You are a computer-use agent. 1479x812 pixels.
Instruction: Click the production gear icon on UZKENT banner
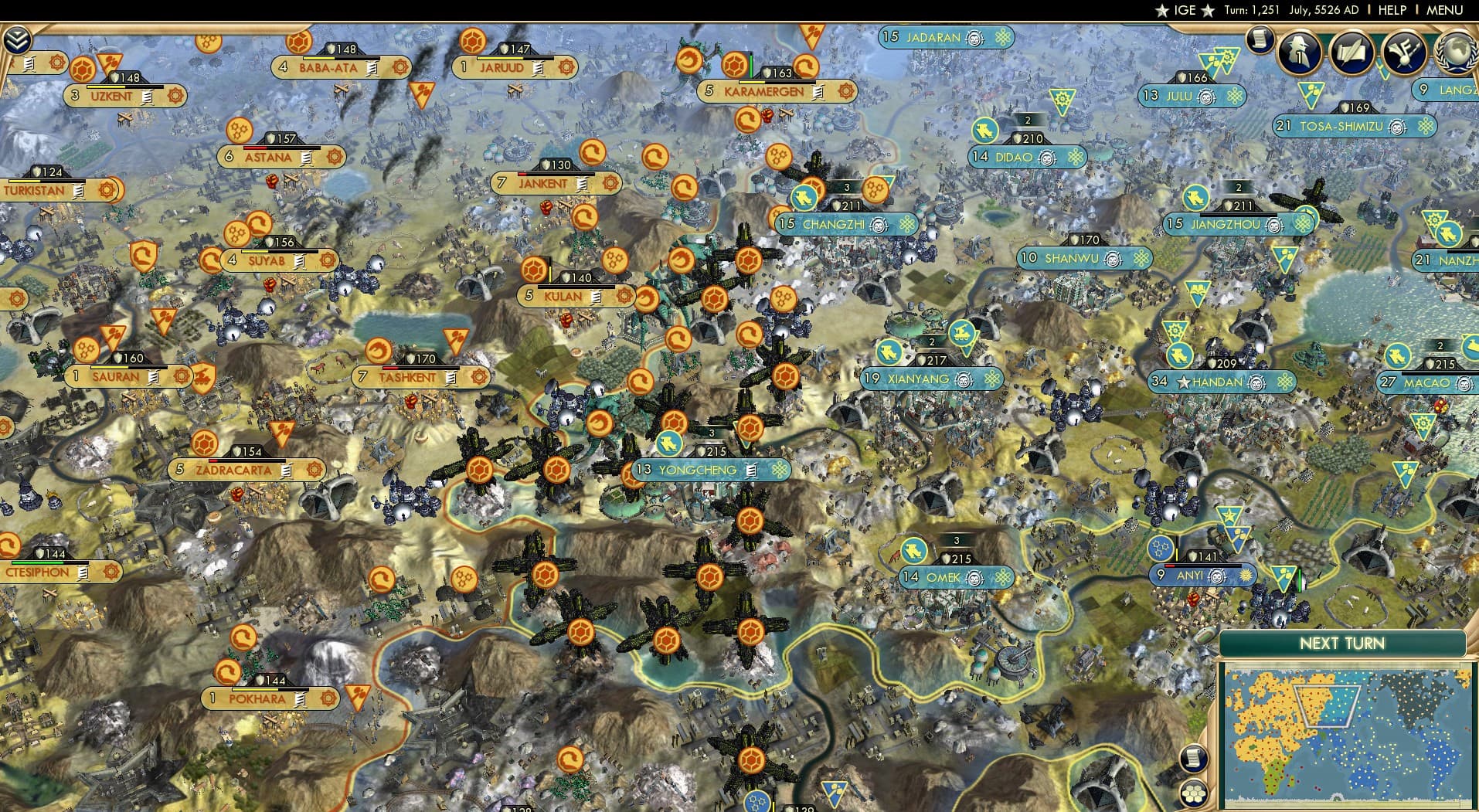point(176,96)
